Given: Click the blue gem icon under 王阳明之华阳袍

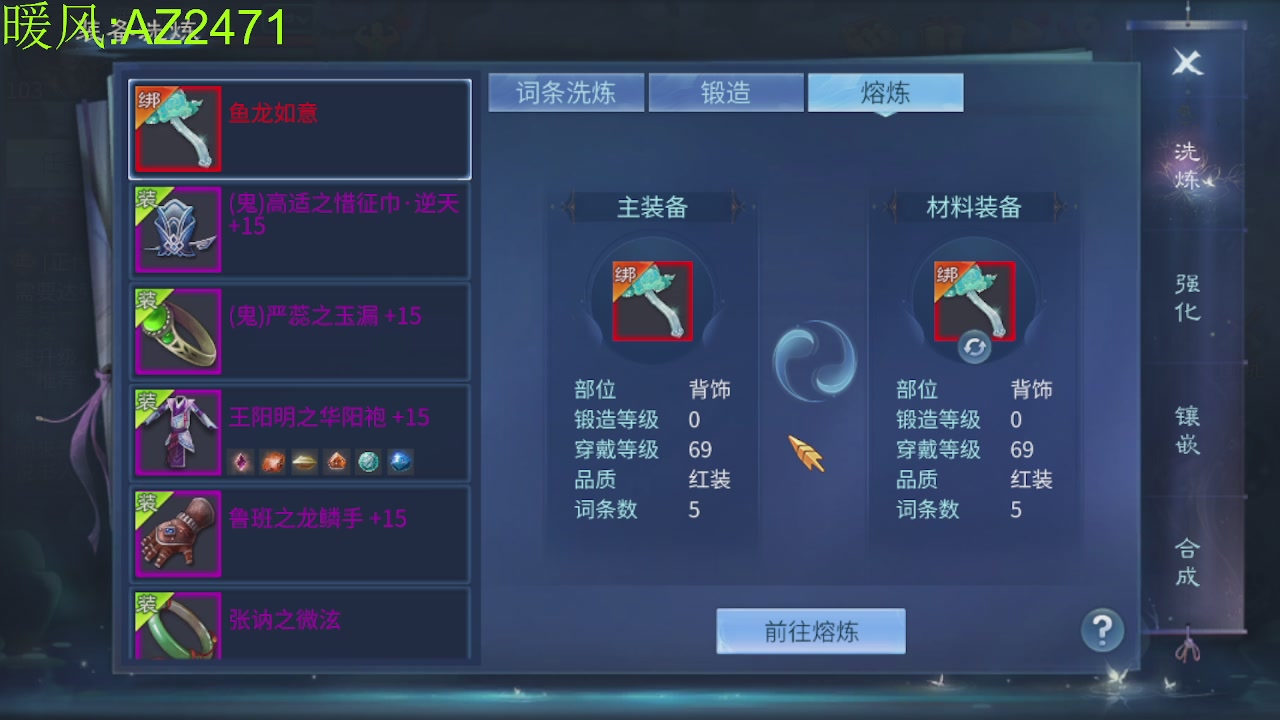Looking at the screenshot, I should [x=400, y=462].
